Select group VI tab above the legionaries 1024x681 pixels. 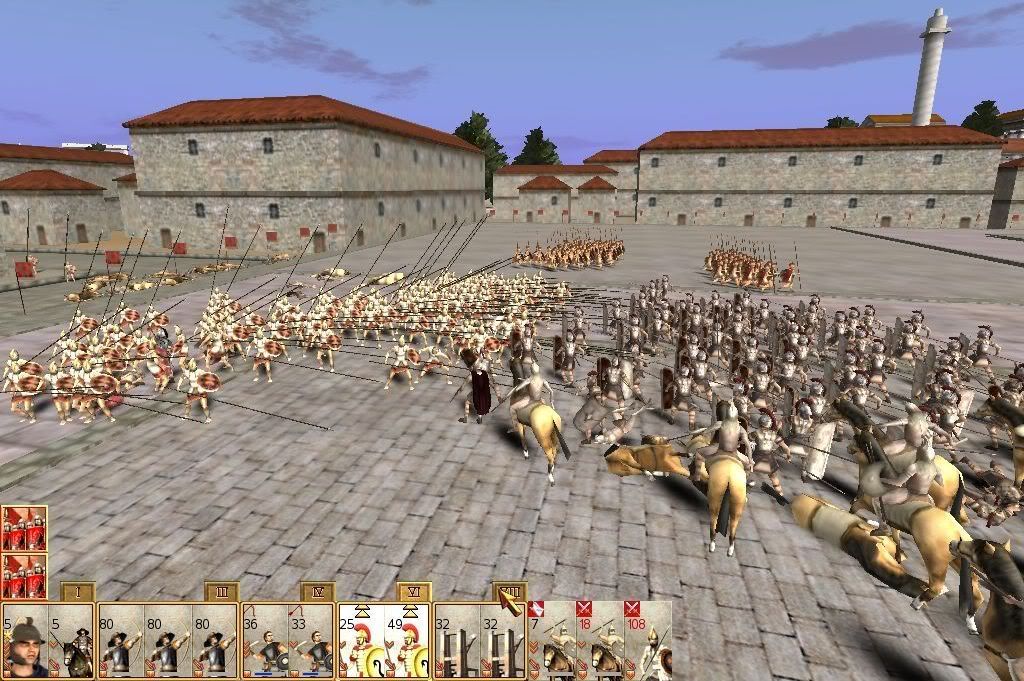point(413,592)
